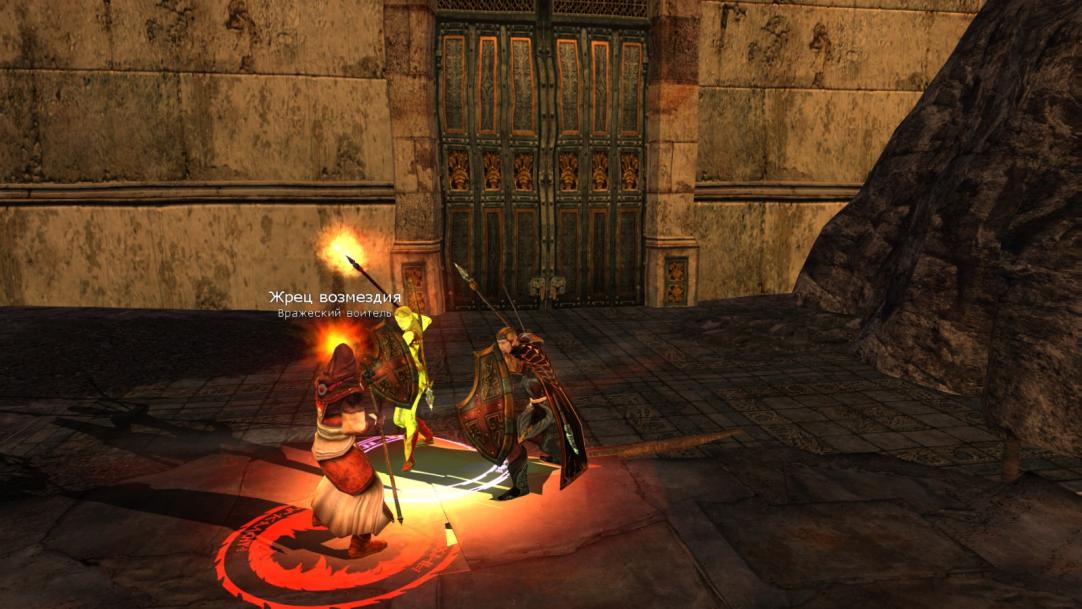Screen dimensions: 1082x609
Task: Select the Жрец возмездия enemy nameplate
Action: pyautogui.click(x=334, y=298)
